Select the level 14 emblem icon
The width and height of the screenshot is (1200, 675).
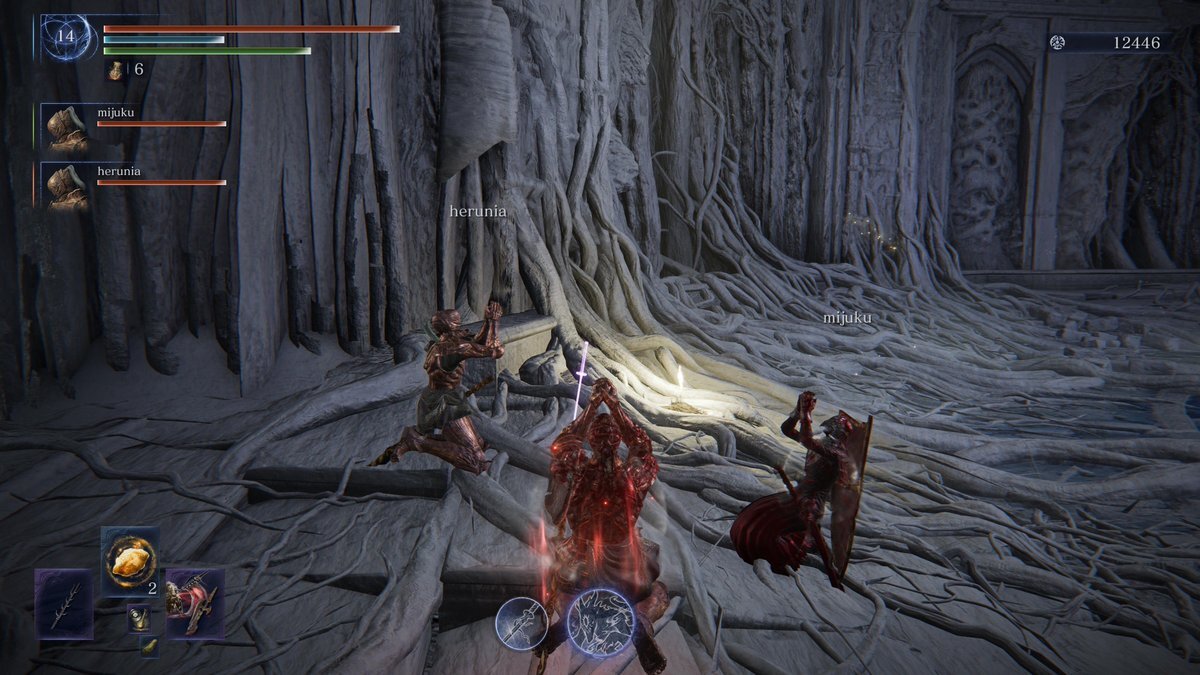(x=67, y=37)
